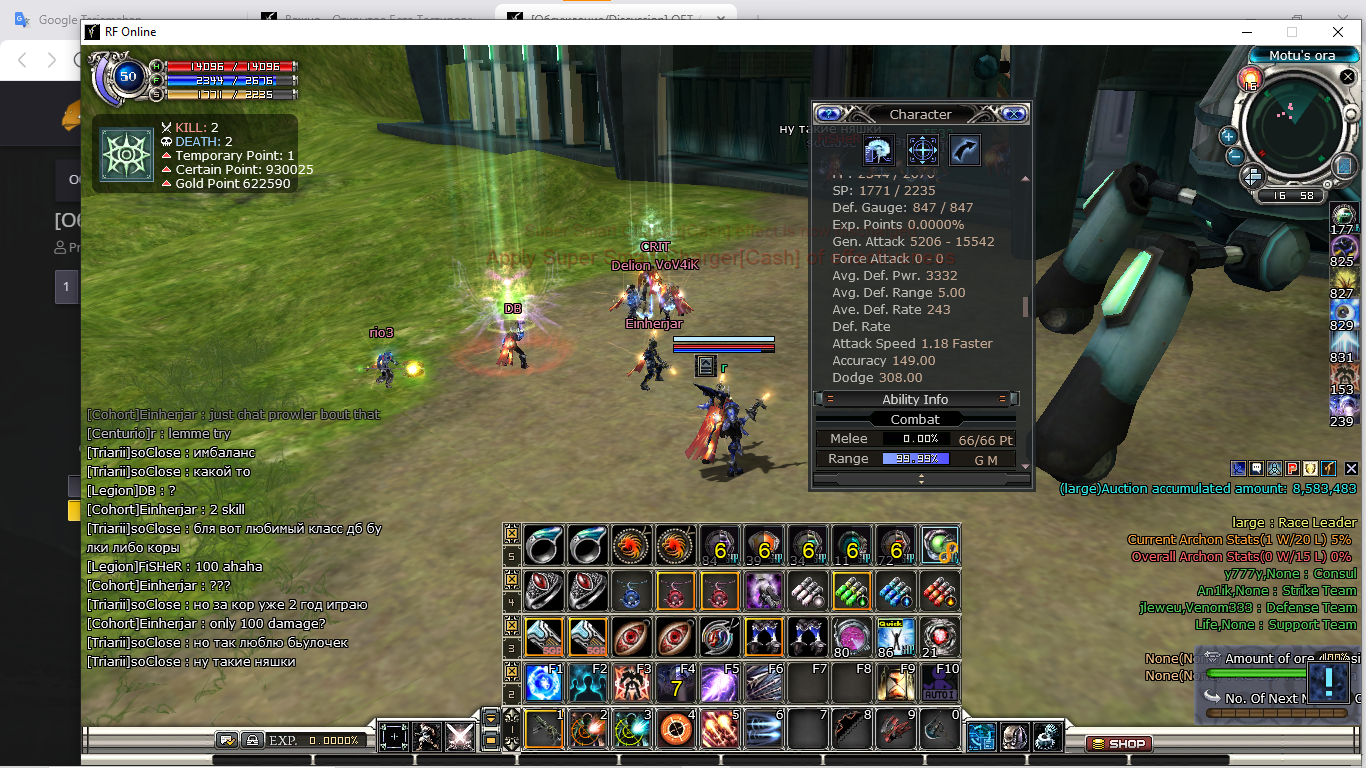Open the chat settings button beside EXP
The image size is (1366, 768).
point(227,740)
